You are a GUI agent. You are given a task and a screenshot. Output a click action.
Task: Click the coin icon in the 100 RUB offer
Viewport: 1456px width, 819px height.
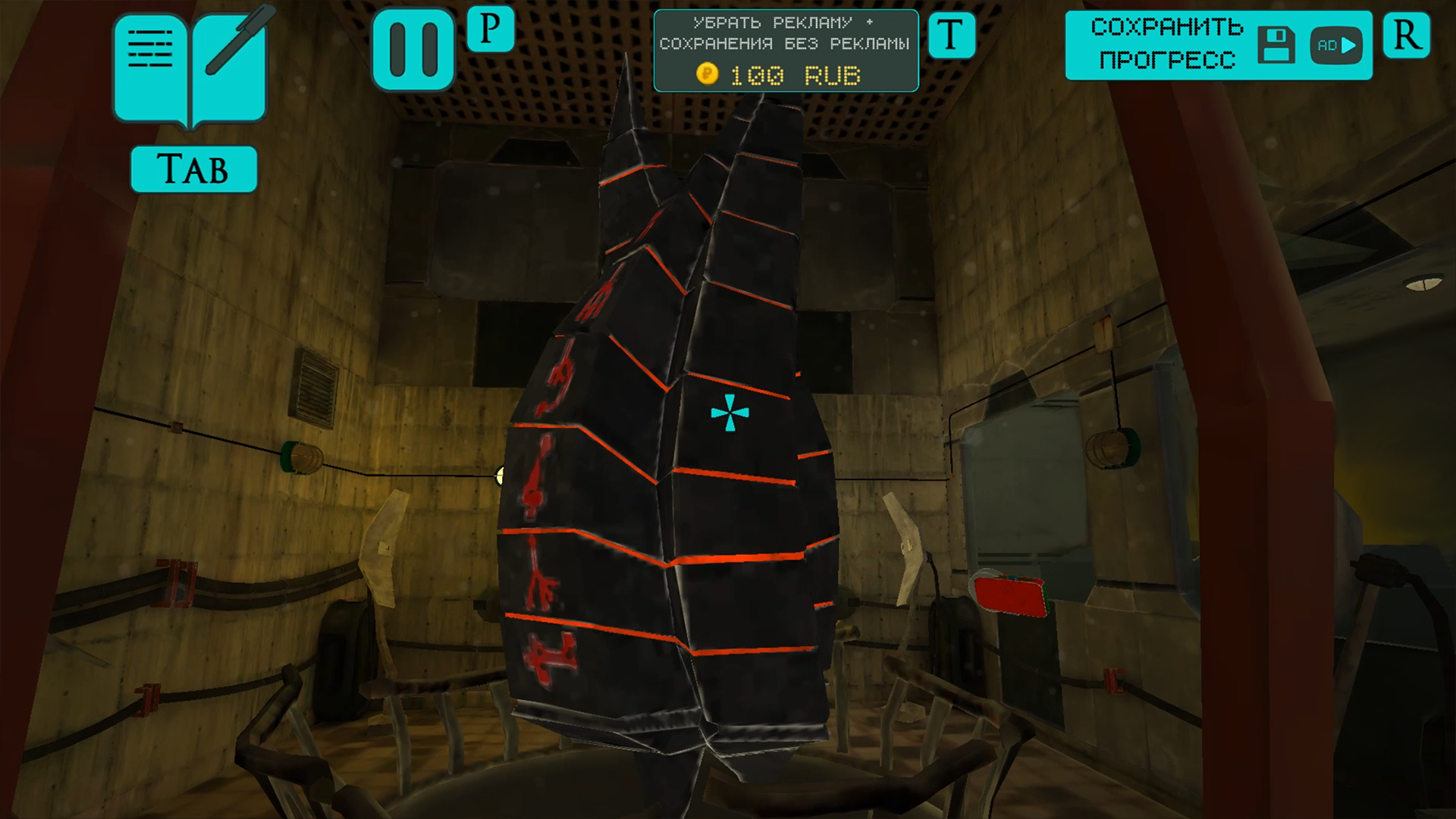[x=708, y=74]
